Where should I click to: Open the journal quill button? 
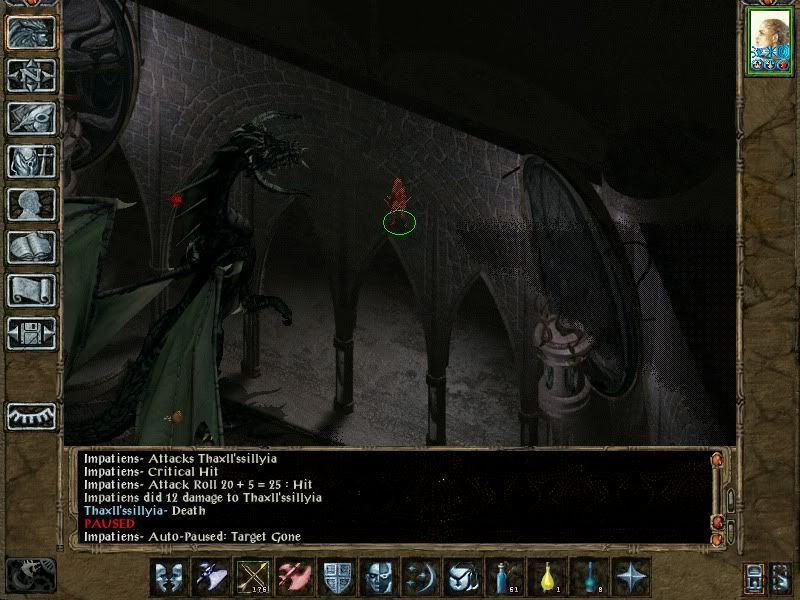coord(31,117)
